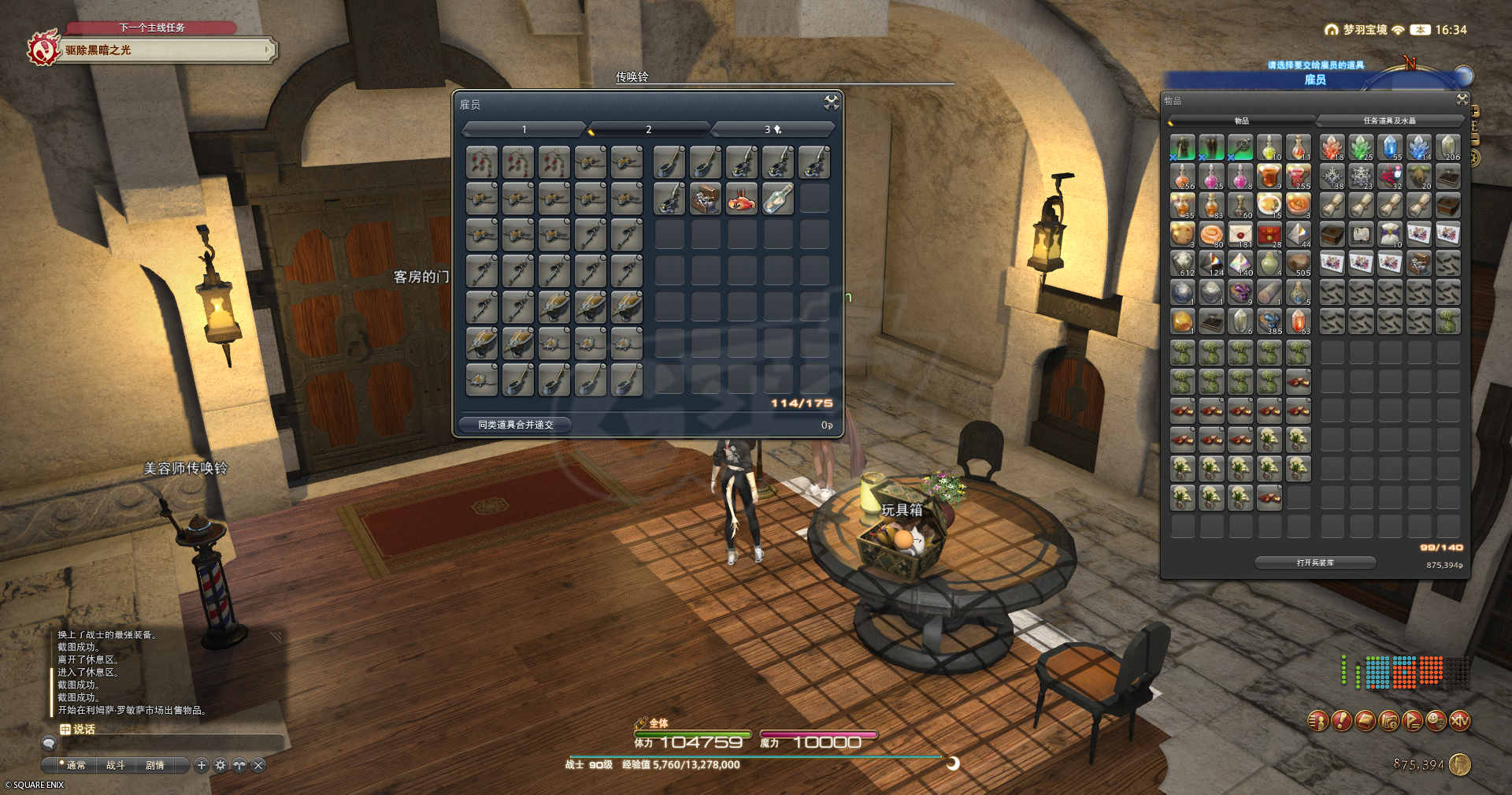Screen dimensions: 1512x795
Task: Select the red crab item slot
Action: pos(741,199)
